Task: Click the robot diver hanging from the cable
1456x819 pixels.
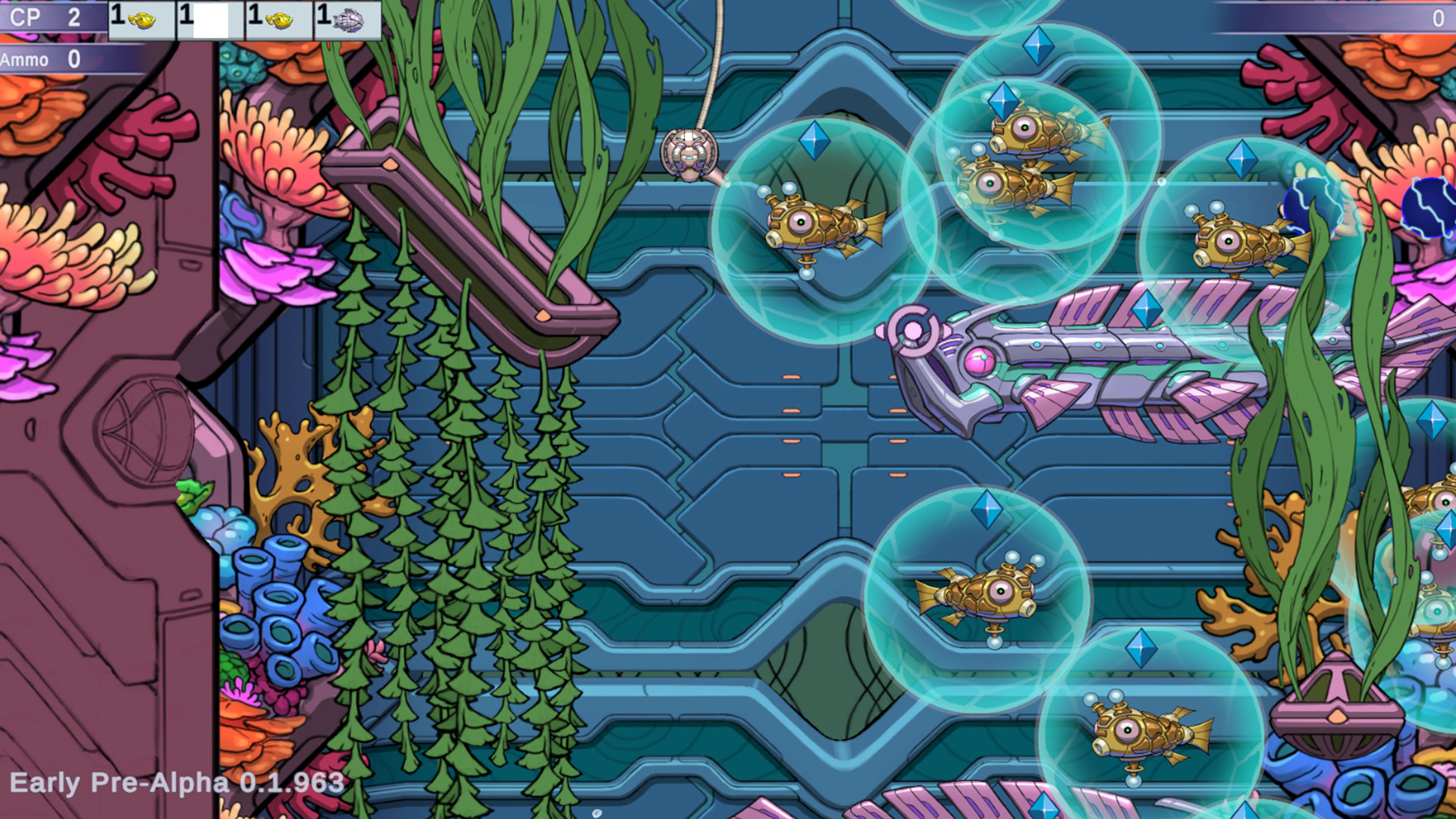Action: [x=692, y=152]
